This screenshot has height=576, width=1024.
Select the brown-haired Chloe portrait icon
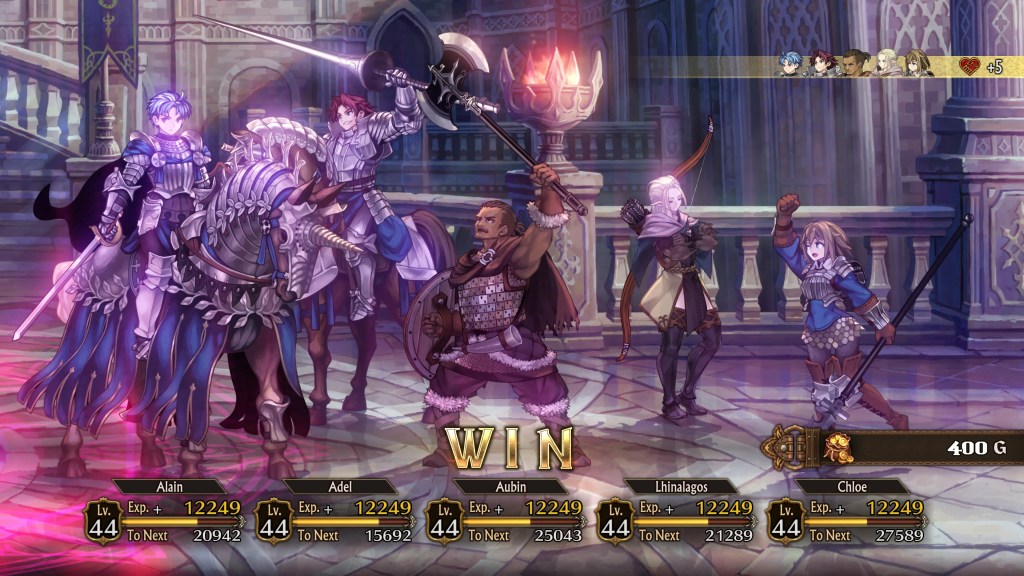tap(917, 64)
